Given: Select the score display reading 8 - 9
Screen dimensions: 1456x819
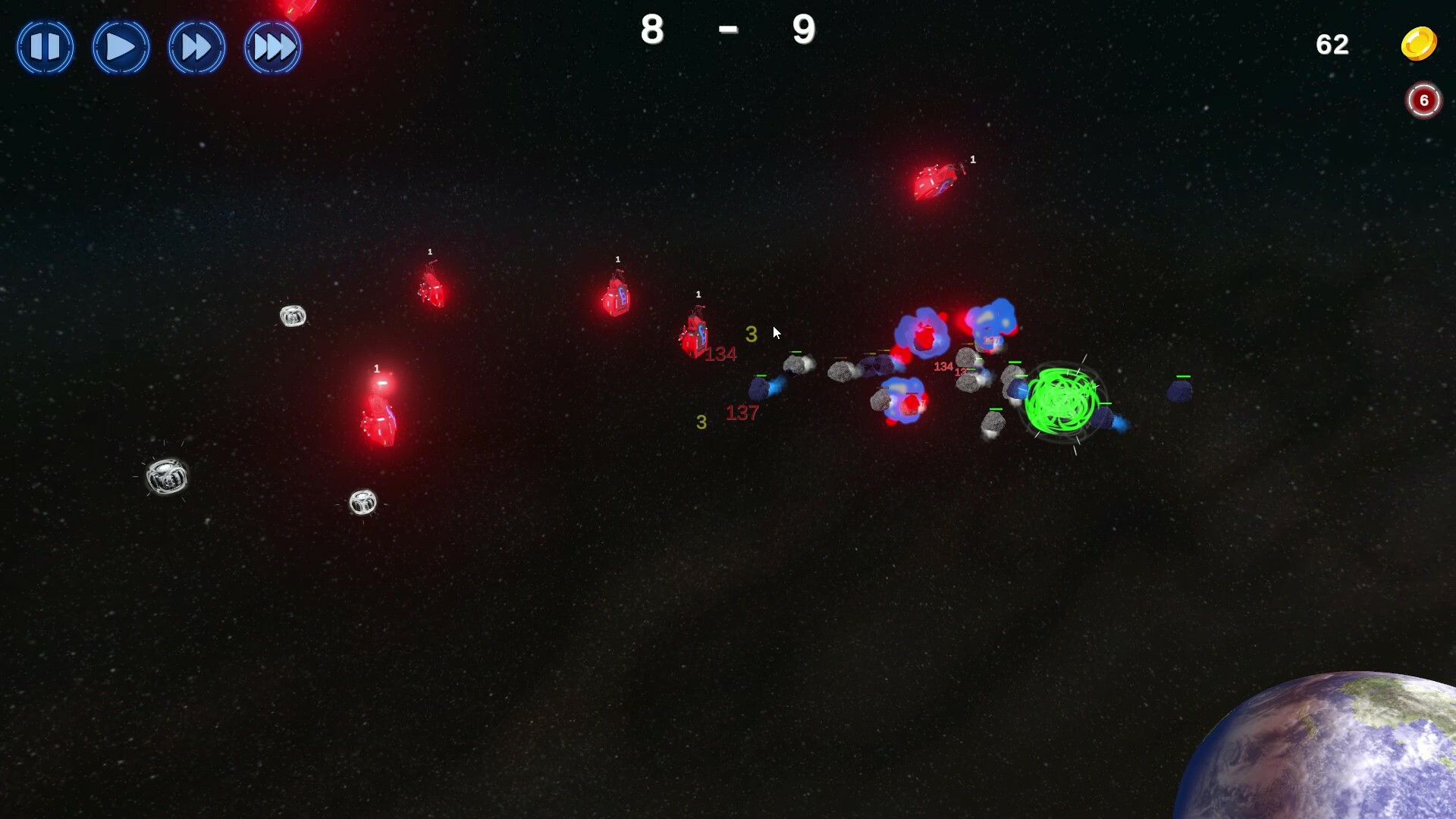Looking at the screenshot, I should [x=726, y=30].
